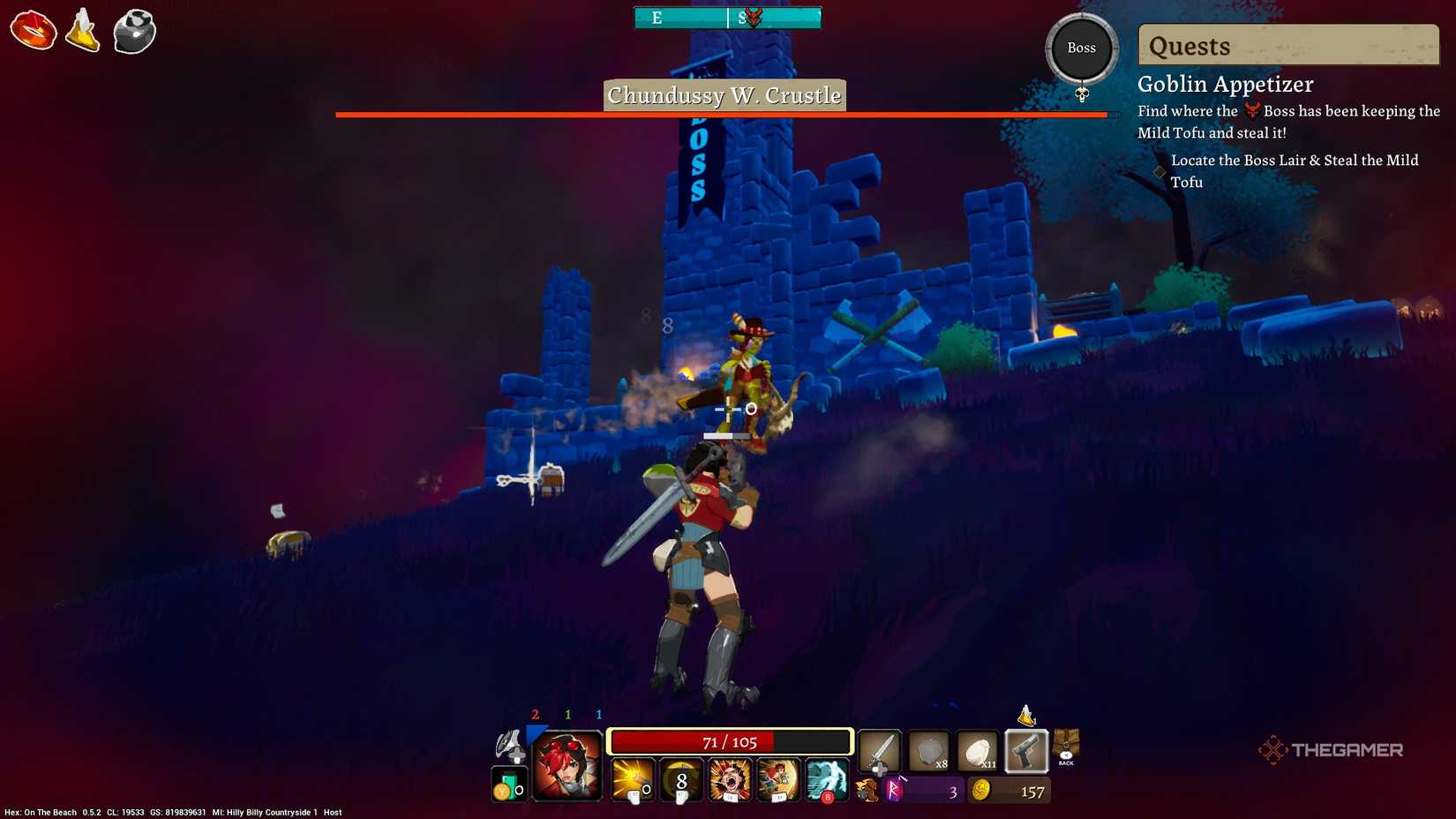
Task: Collapse the Quests panel header
Action: point(1287,46)
